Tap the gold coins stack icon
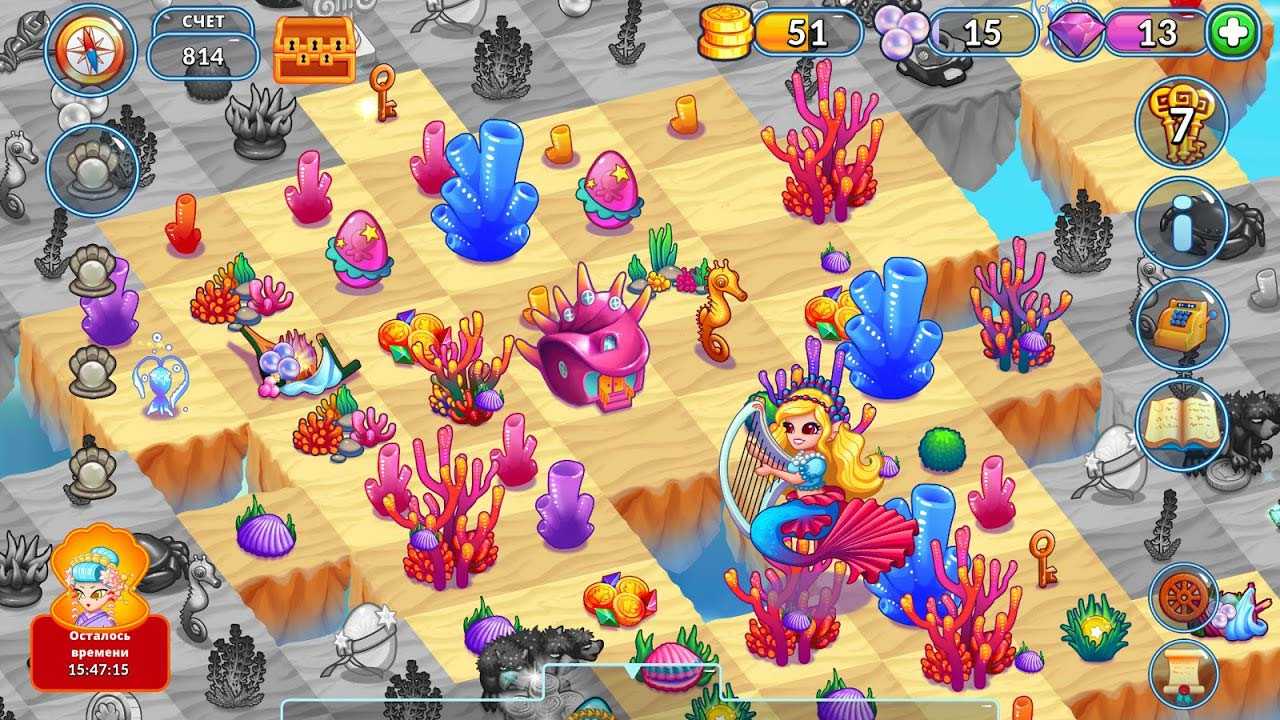 (725, 33)
